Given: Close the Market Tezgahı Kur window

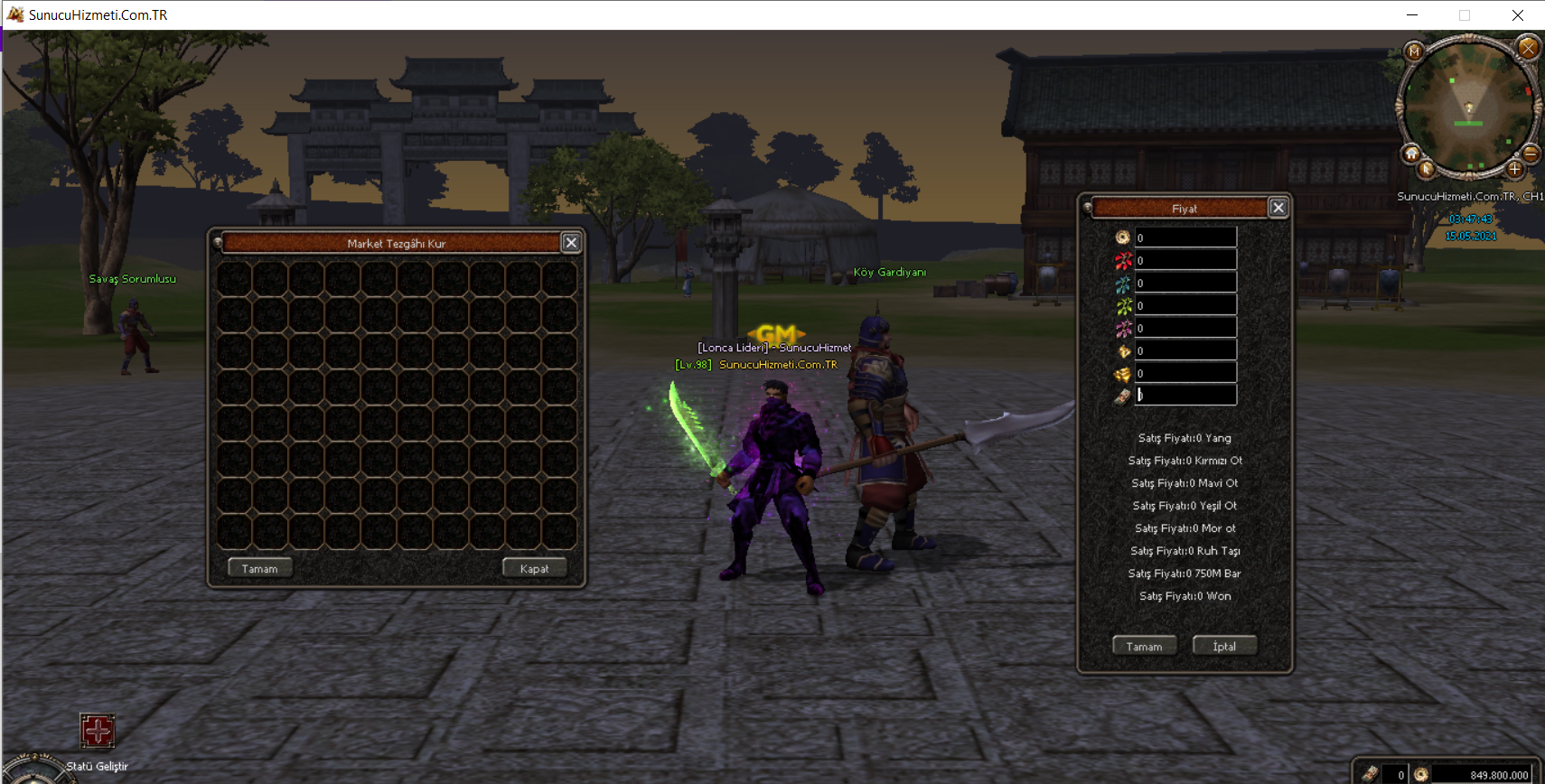Looking at the screenshot, I should click(x=571, y=242).
